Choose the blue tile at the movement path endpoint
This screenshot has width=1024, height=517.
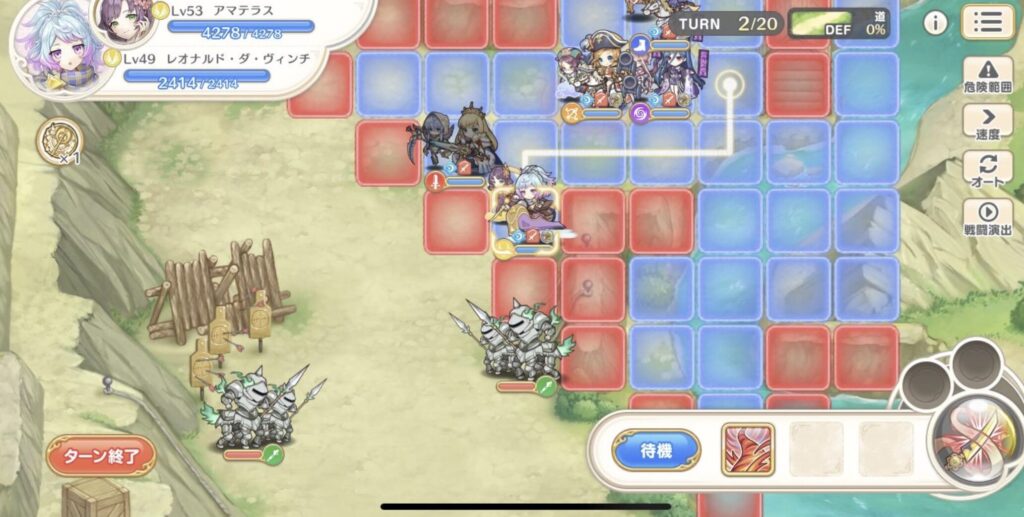[x=731, y=85]
